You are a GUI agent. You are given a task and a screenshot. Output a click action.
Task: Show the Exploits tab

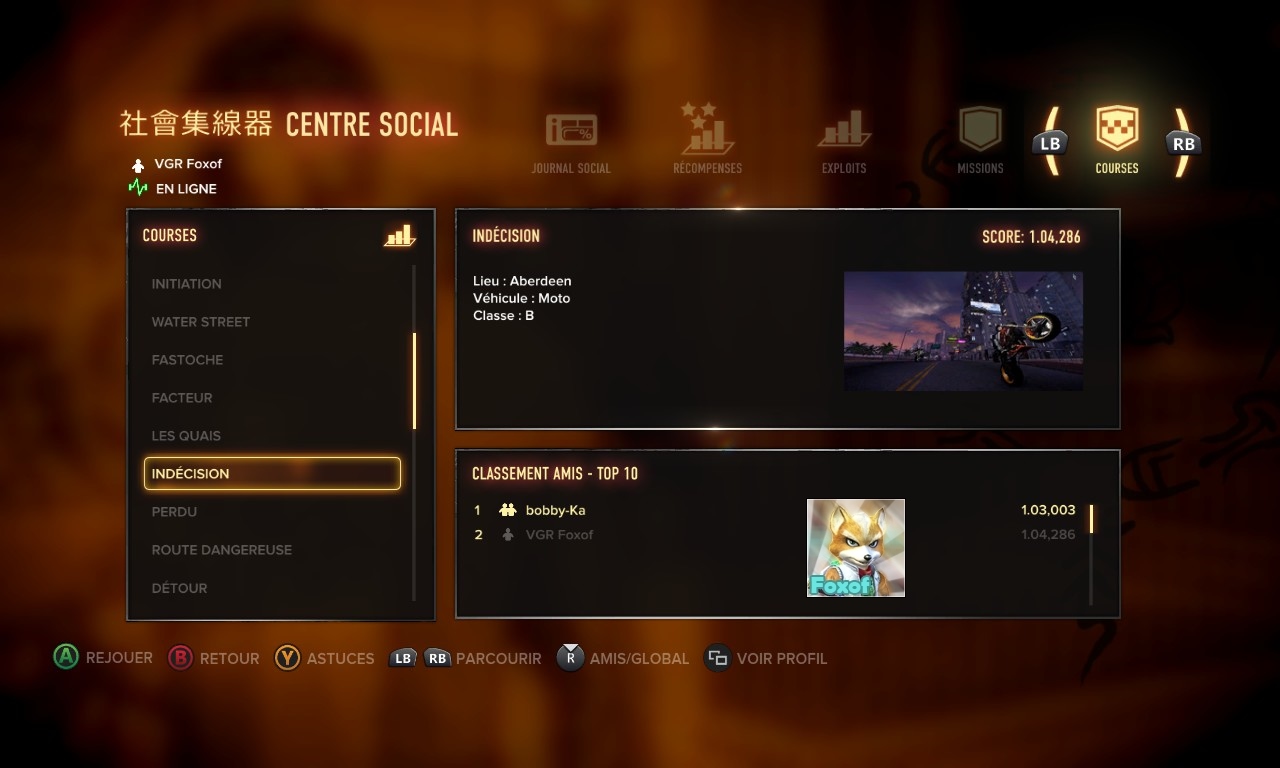(x=844, y=141)
